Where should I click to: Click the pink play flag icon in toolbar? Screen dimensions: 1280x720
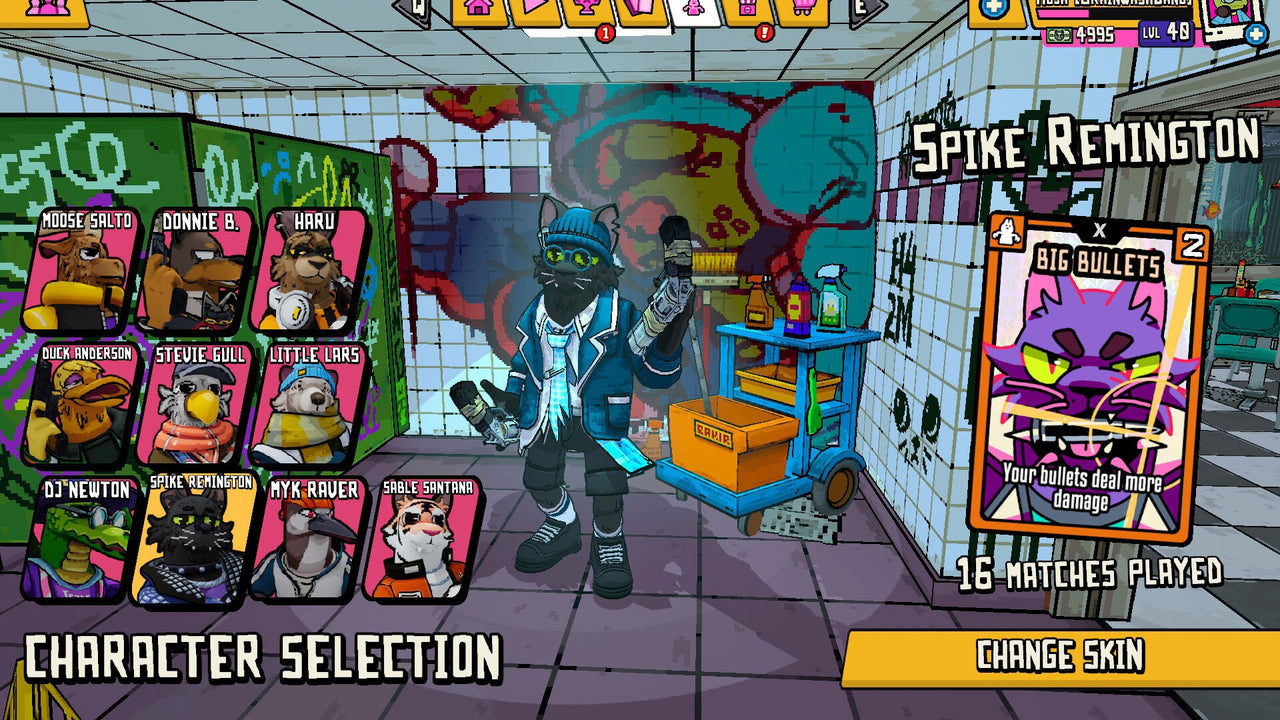pos(533,8)
